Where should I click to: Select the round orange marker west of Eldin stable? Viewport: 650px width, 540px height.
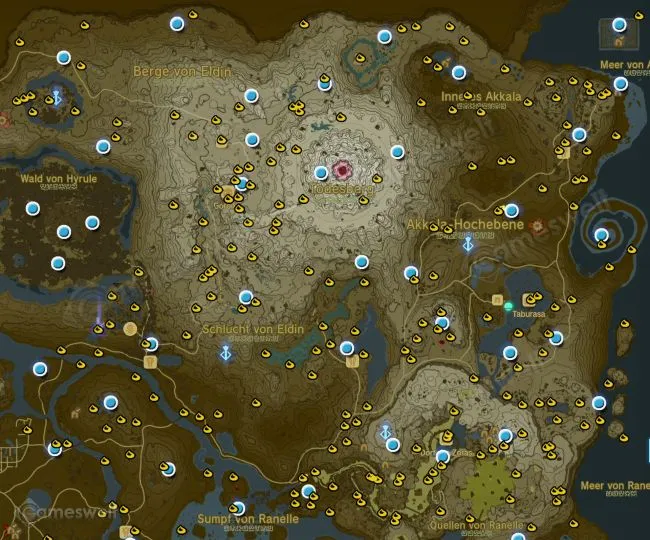[129, 328]
